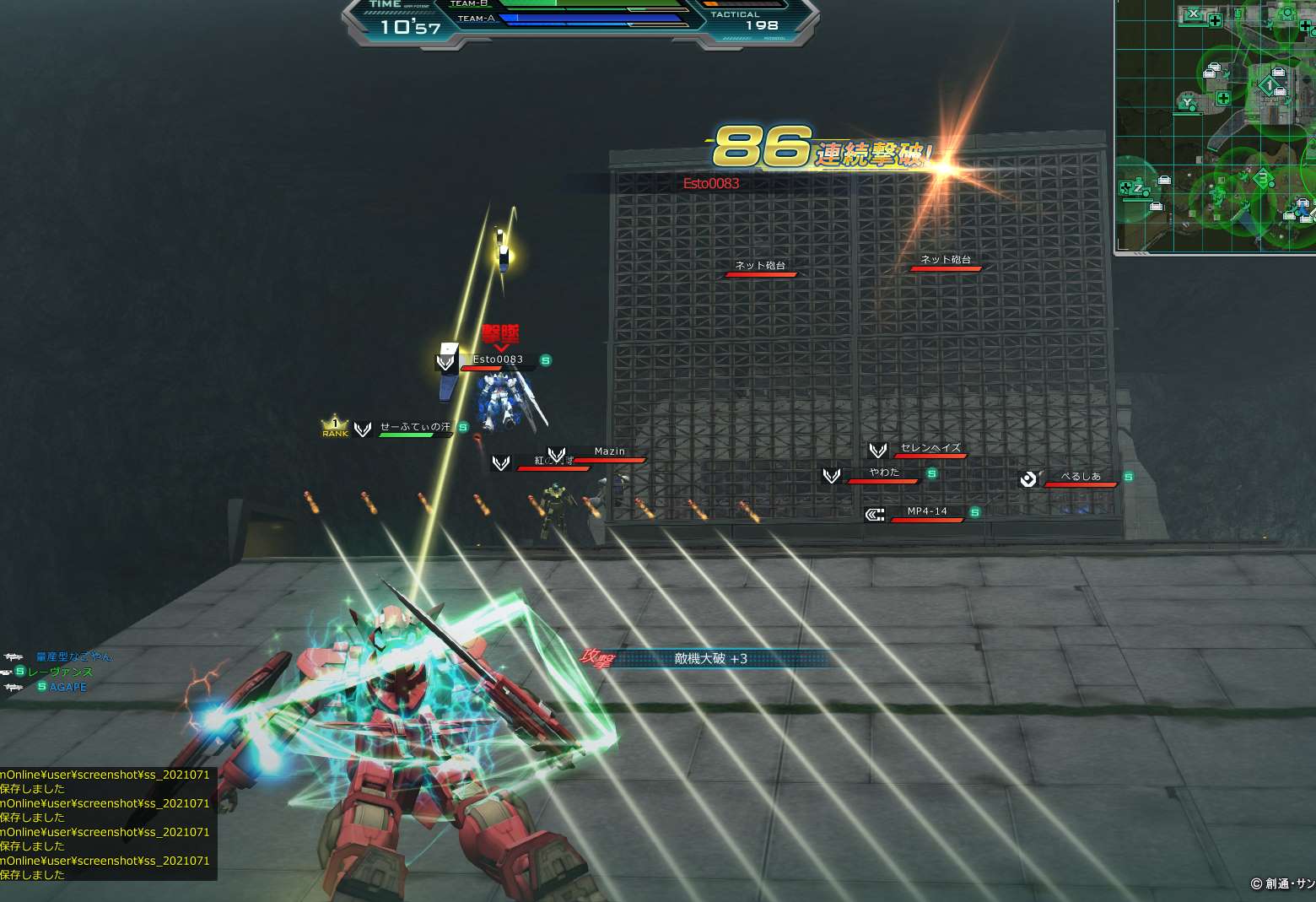Image resolution: width=1316 pixels, height=902 pixels.
Task: Select squad member AGAPE in the list
Action: tap(67, 687)
